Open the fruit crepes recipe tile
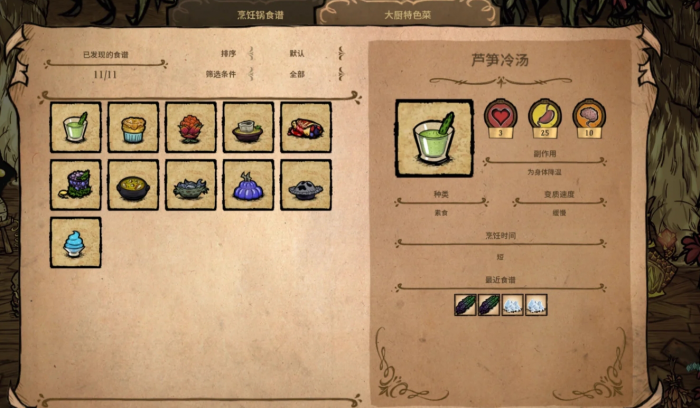This screenshot has height=408, width=700. [305, 127]
